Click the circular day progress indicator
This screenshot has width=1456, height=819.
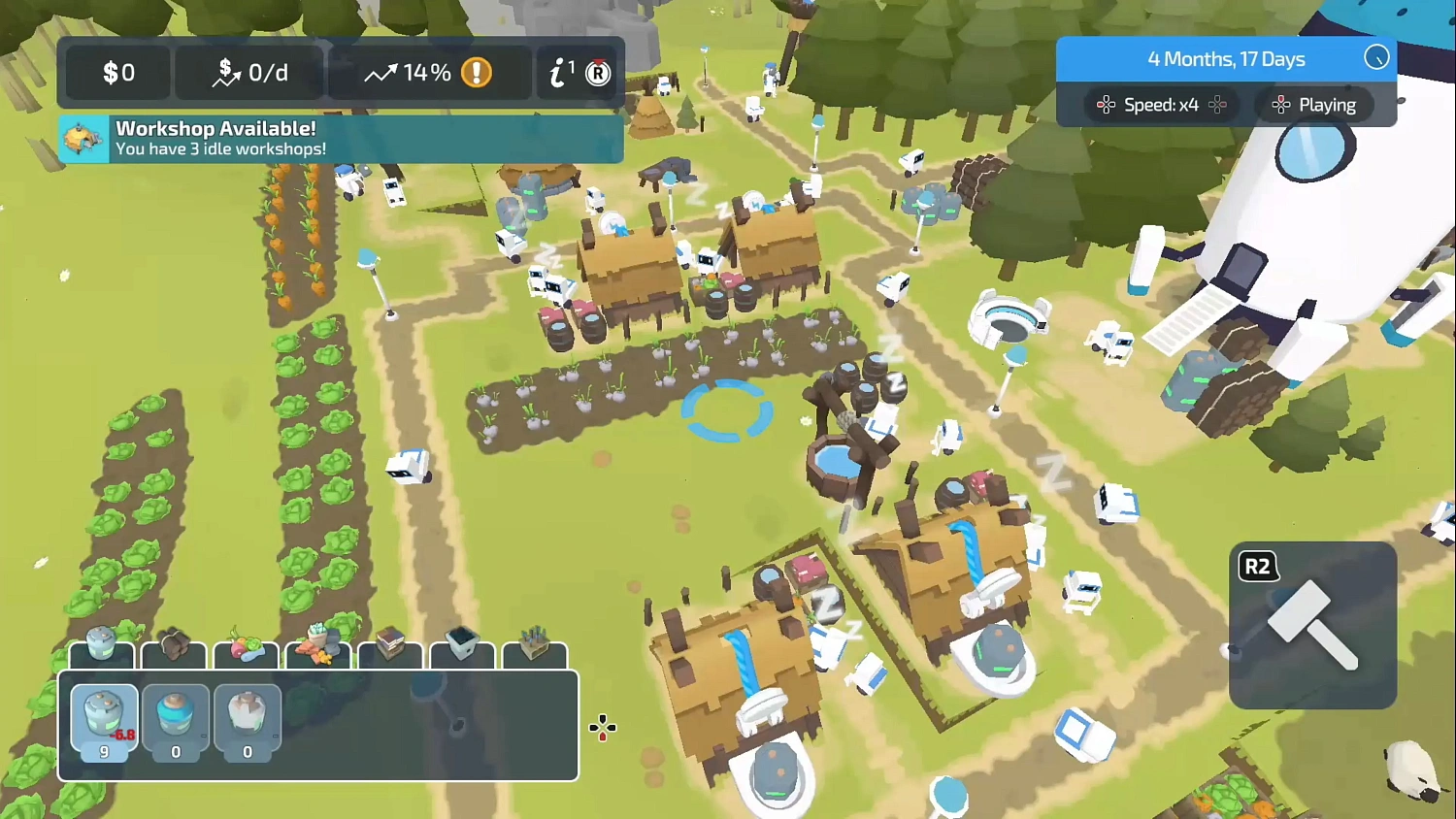pyautogui.click(x=1376, y=58)
